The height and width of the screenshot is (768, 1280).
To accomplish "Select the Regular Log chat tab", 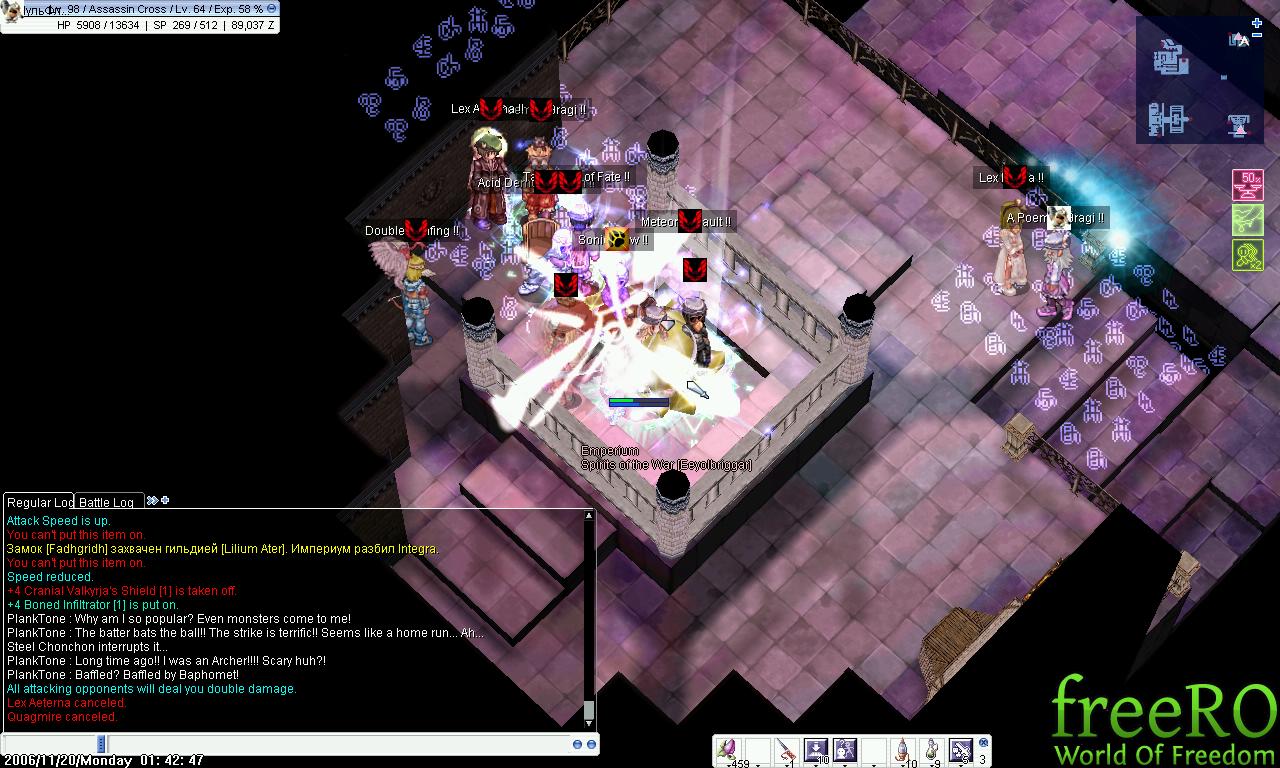I will [x=39, y=502].
